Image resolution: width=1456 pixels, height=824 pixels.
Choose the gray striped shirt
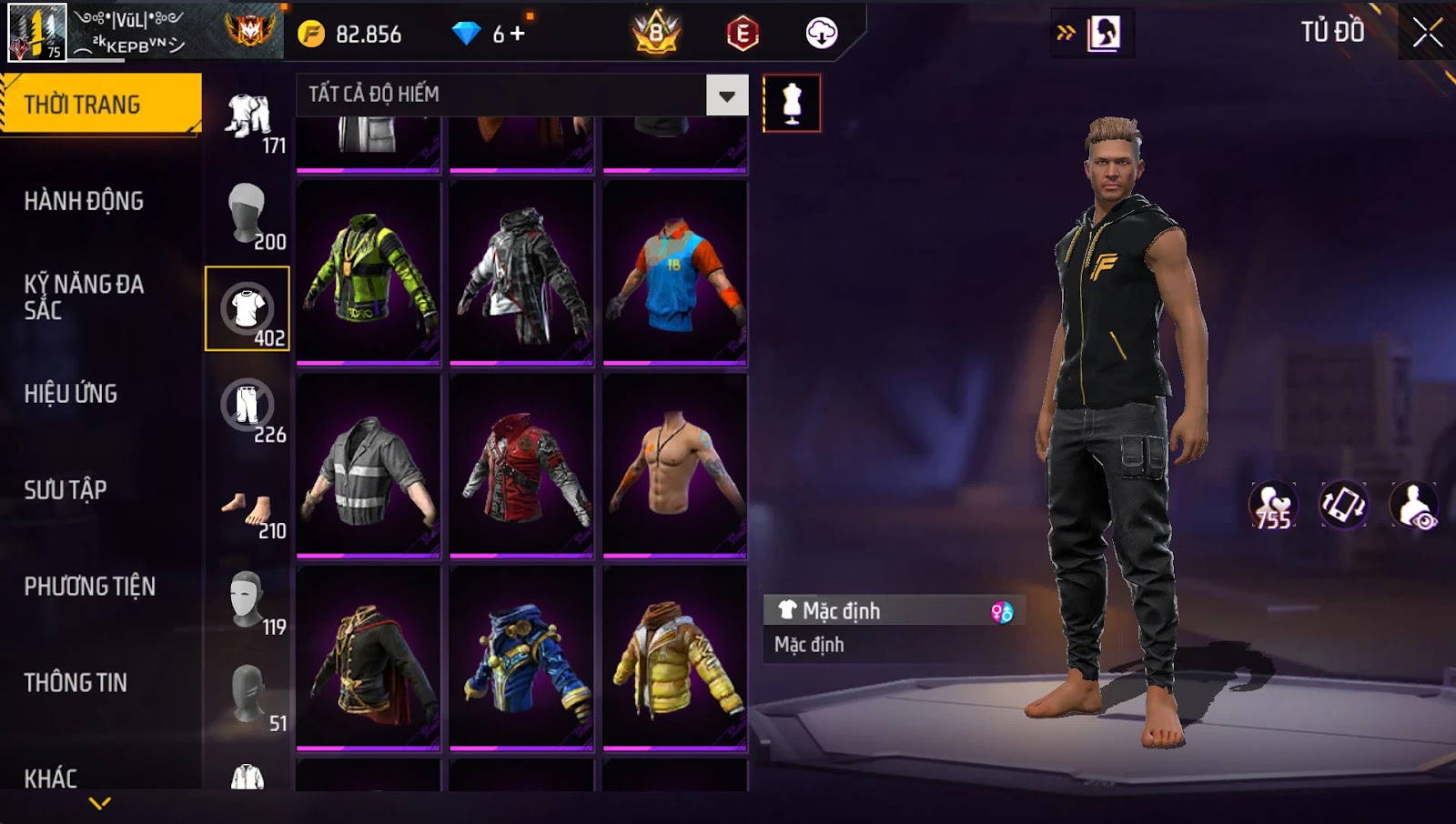coord(369,465)
